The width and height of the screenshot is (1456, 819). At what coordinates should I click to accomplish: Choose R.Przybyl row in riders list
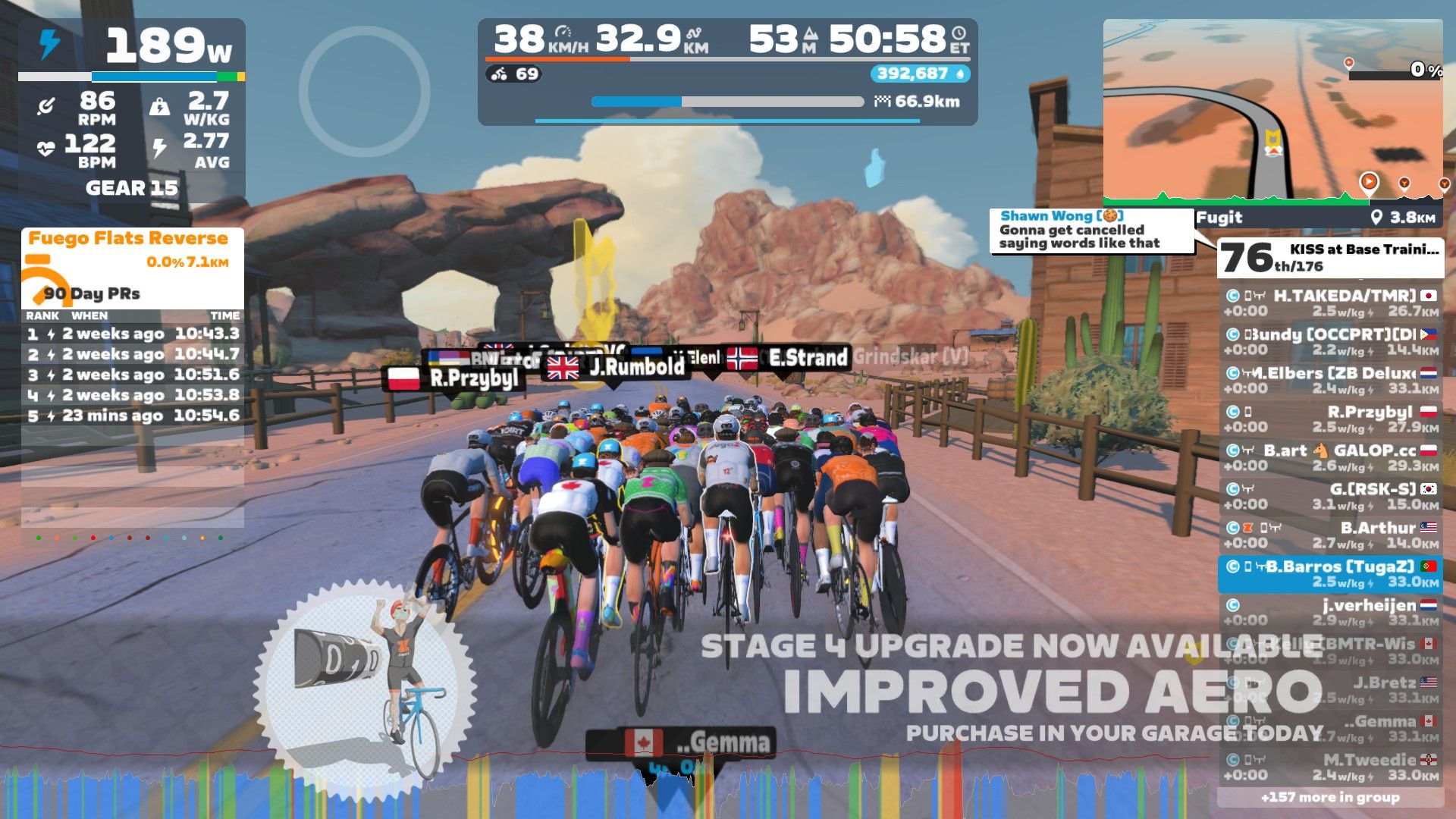click(x=1330, y=419)
